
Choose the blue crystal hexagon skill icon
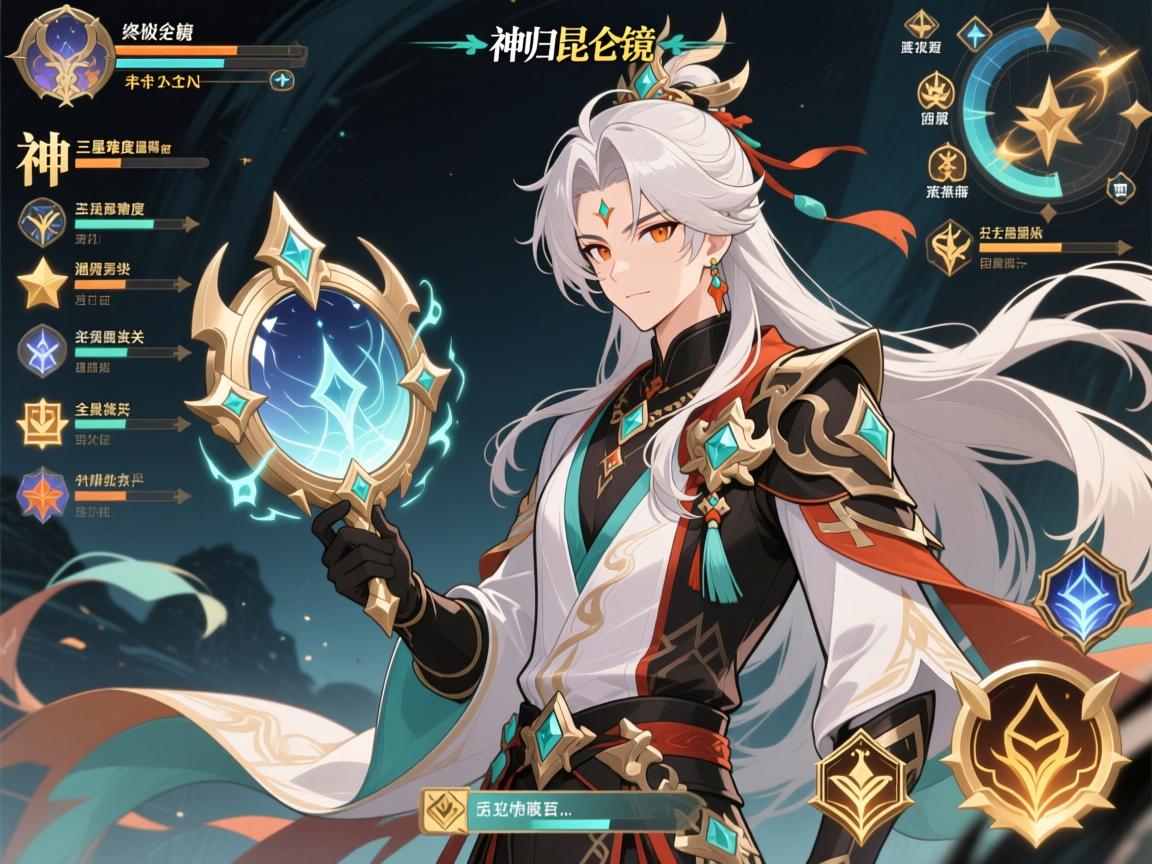point(43,351)
